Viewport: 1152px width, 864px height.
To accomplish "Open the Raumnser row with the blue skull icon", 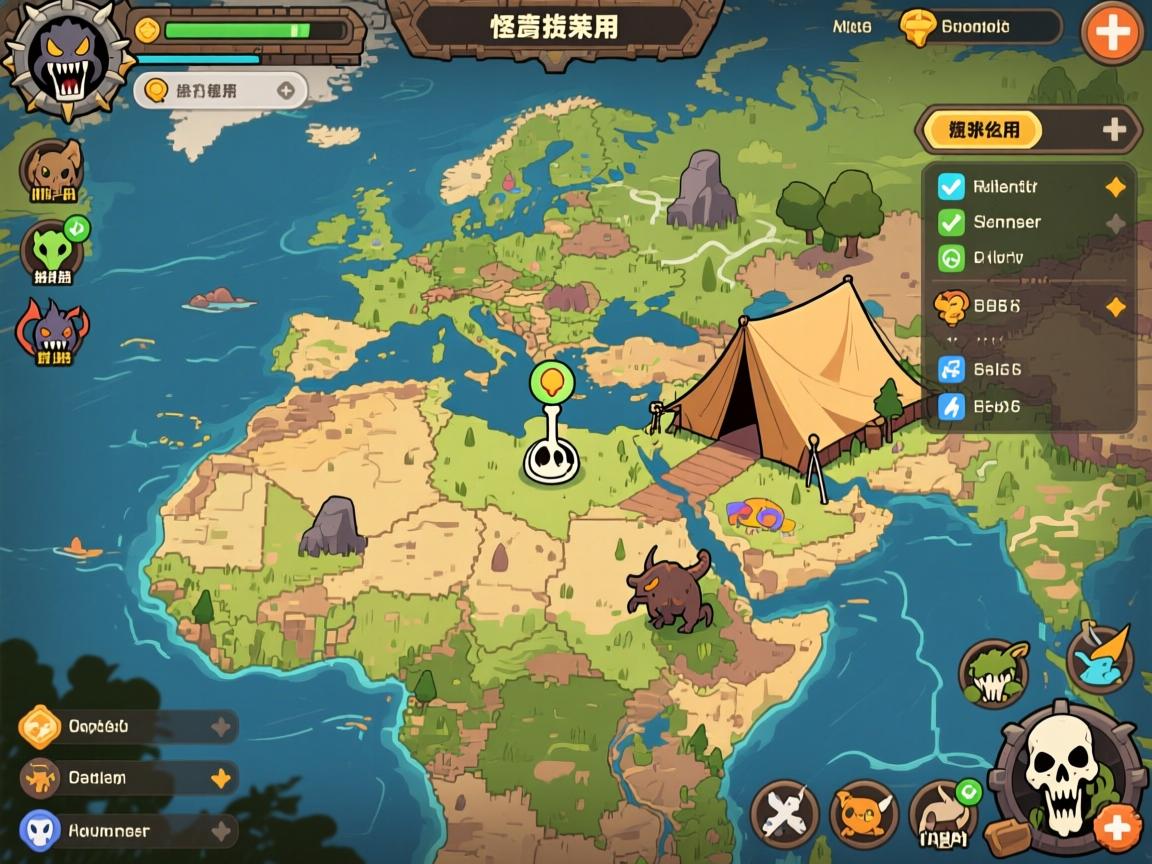I will point(127,830).
